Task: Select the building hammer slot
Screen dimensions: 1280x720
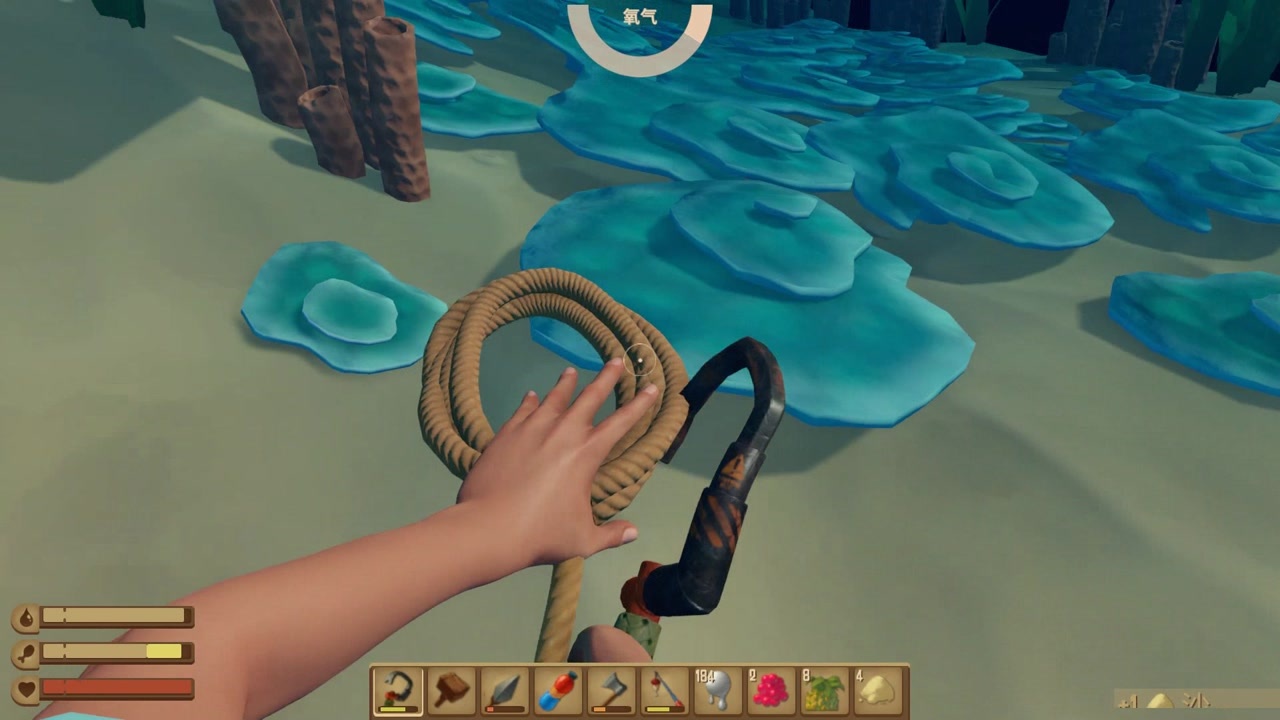Action: tap(451, 690)
